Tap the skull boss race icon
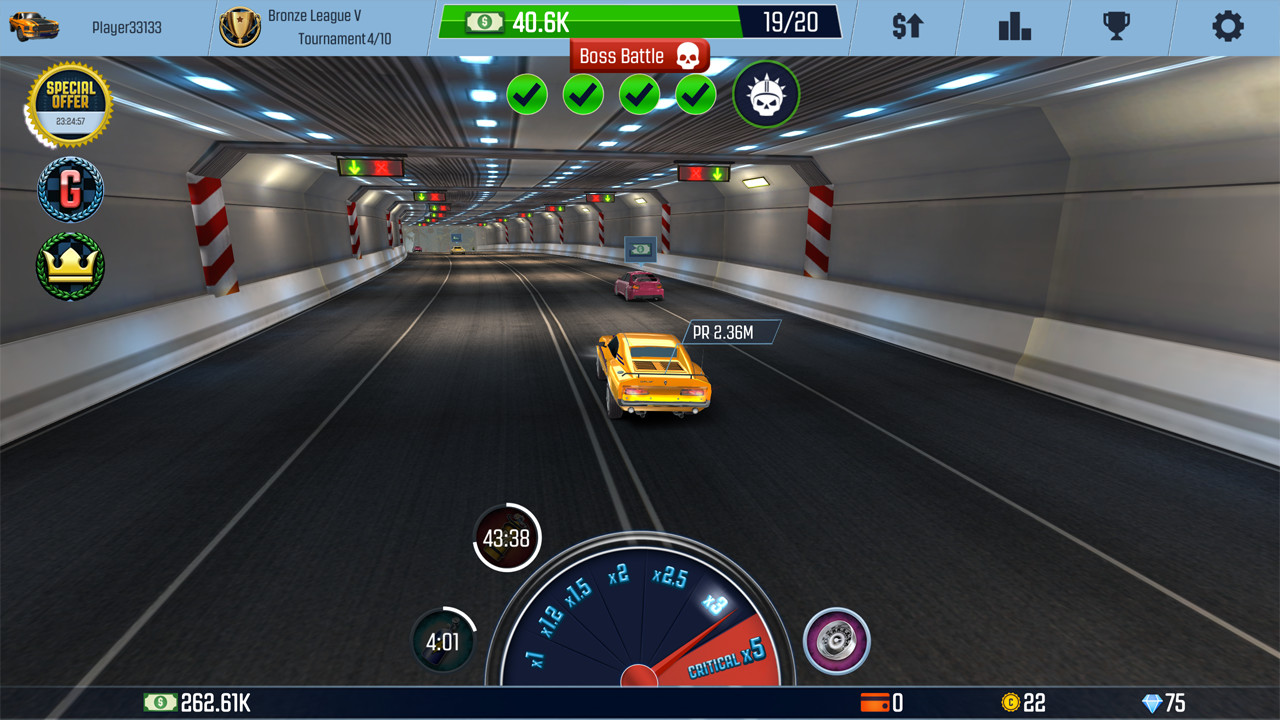 pyautogui.click(x=768, y=95)
